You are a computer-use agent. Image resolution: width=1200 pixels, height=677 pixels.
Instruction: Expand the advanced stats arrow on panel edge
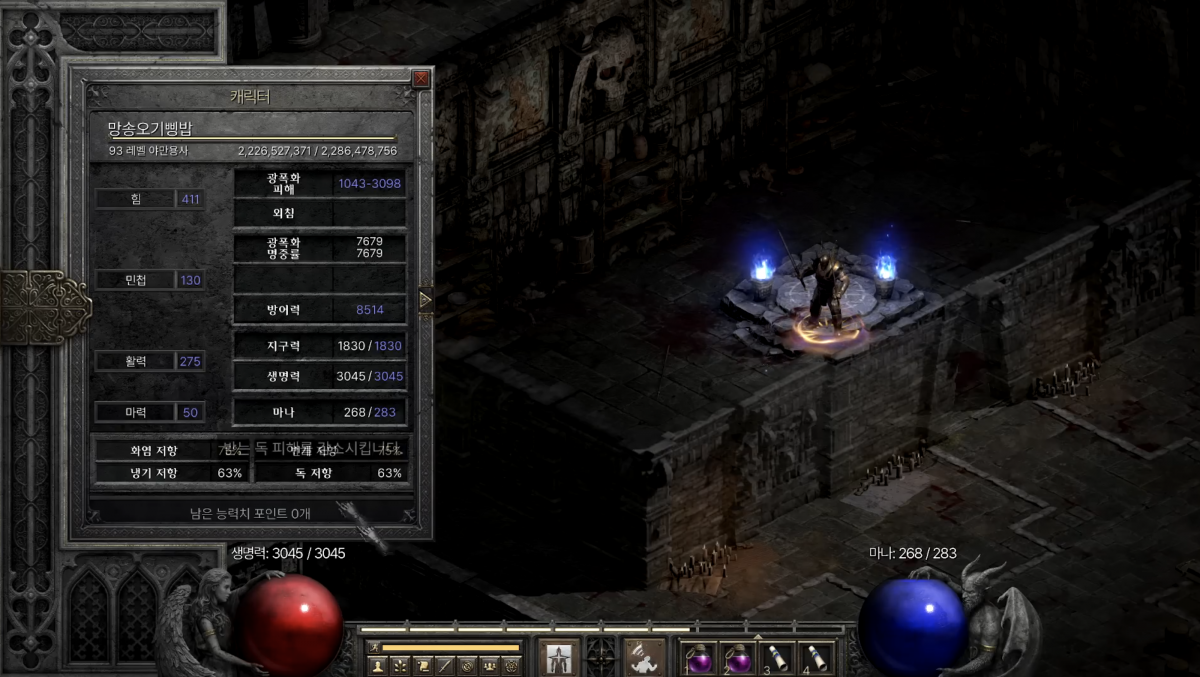click(x=426, y=300)
